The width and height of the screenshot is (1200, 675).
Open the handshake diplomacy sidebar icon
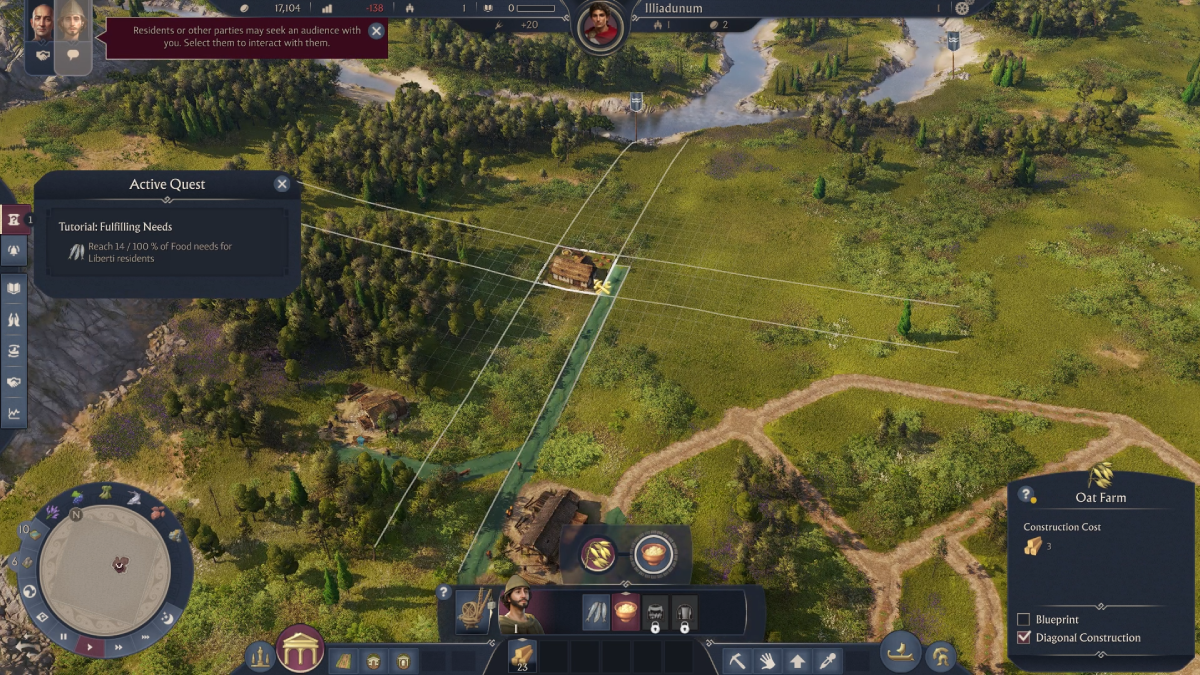point(14,381)
